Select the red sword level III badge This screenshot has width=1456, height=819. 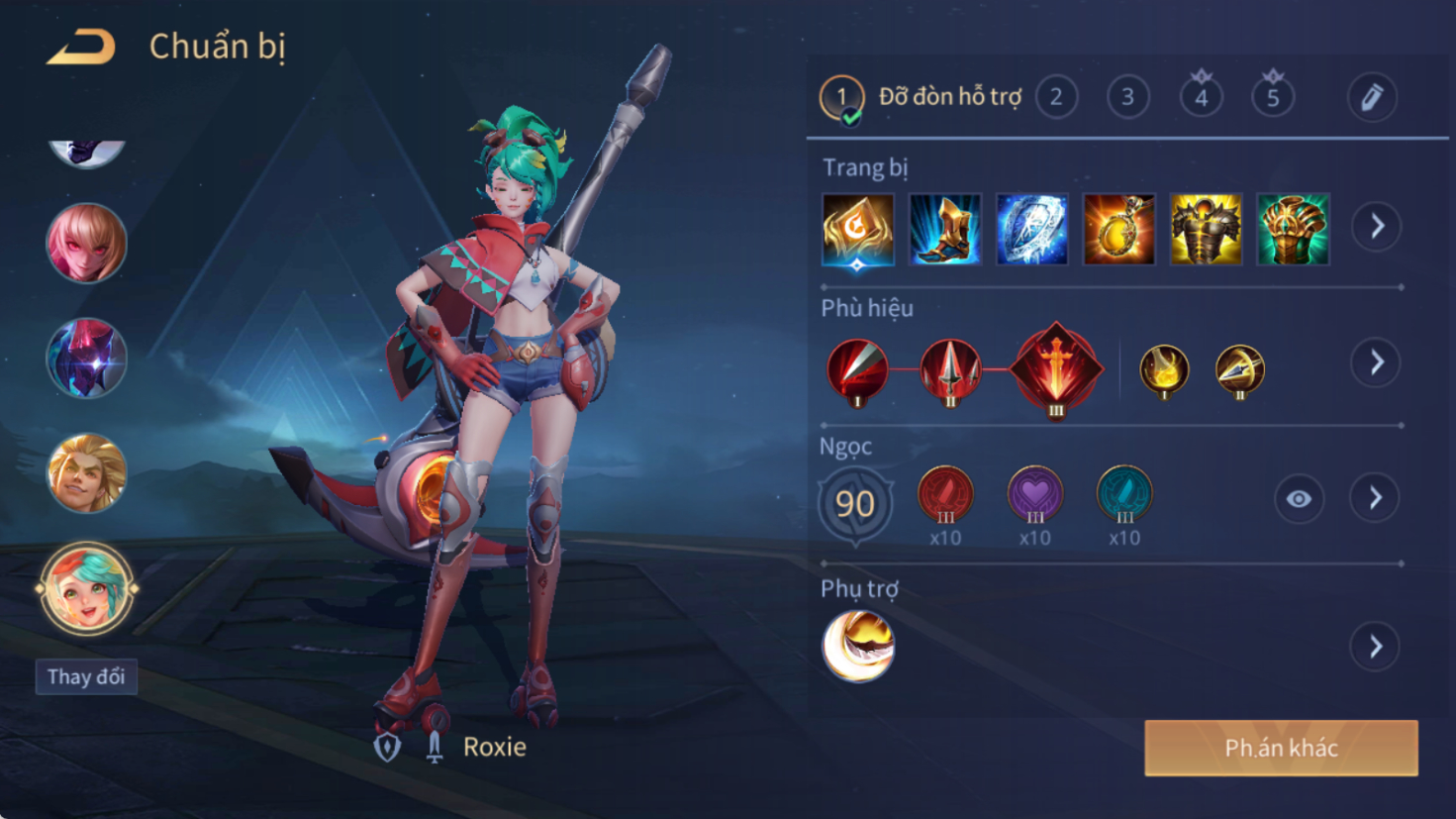1056,369
